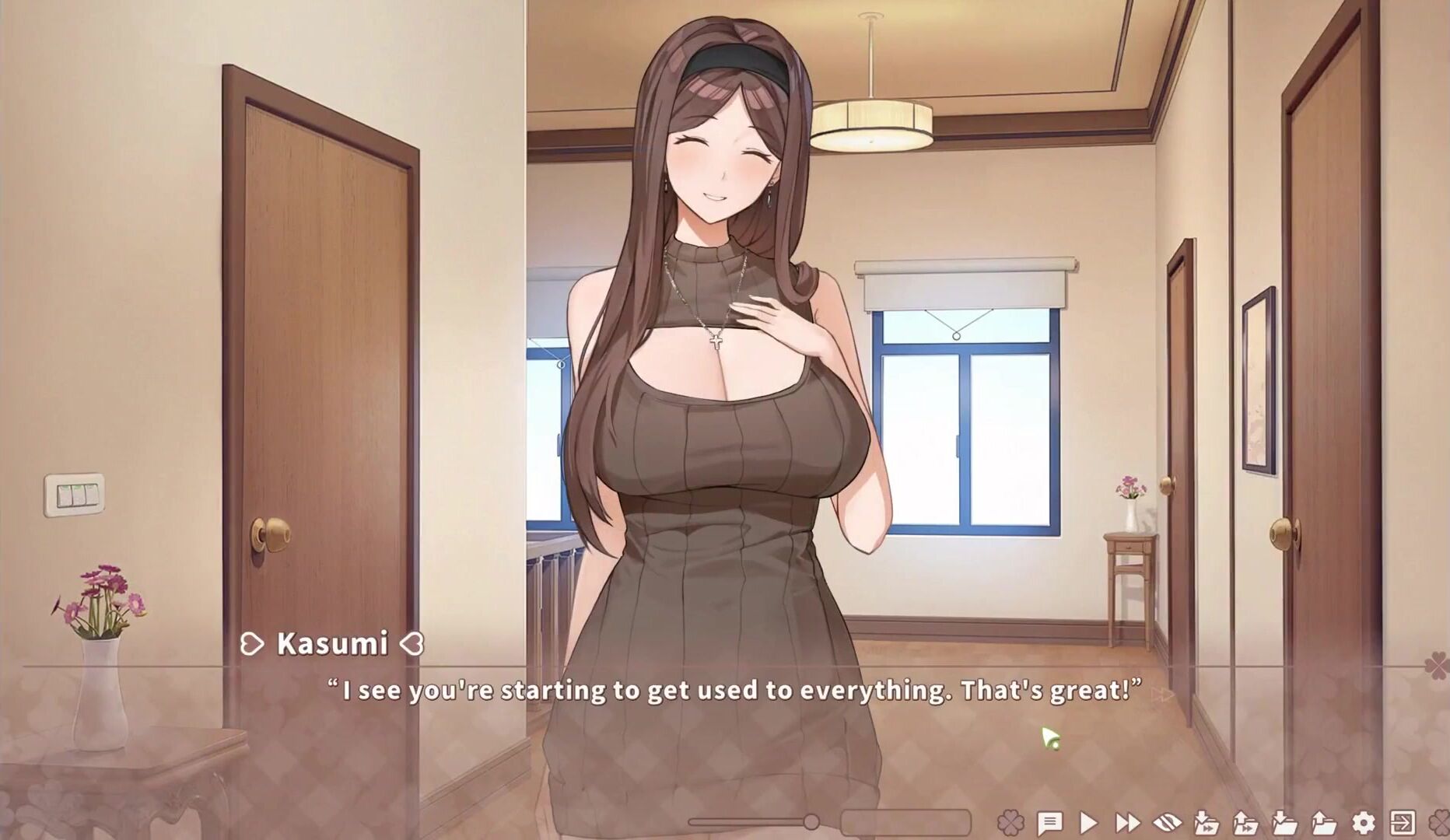
Task: Open the save menu folder icon
Action: [x=1284, y=822]
